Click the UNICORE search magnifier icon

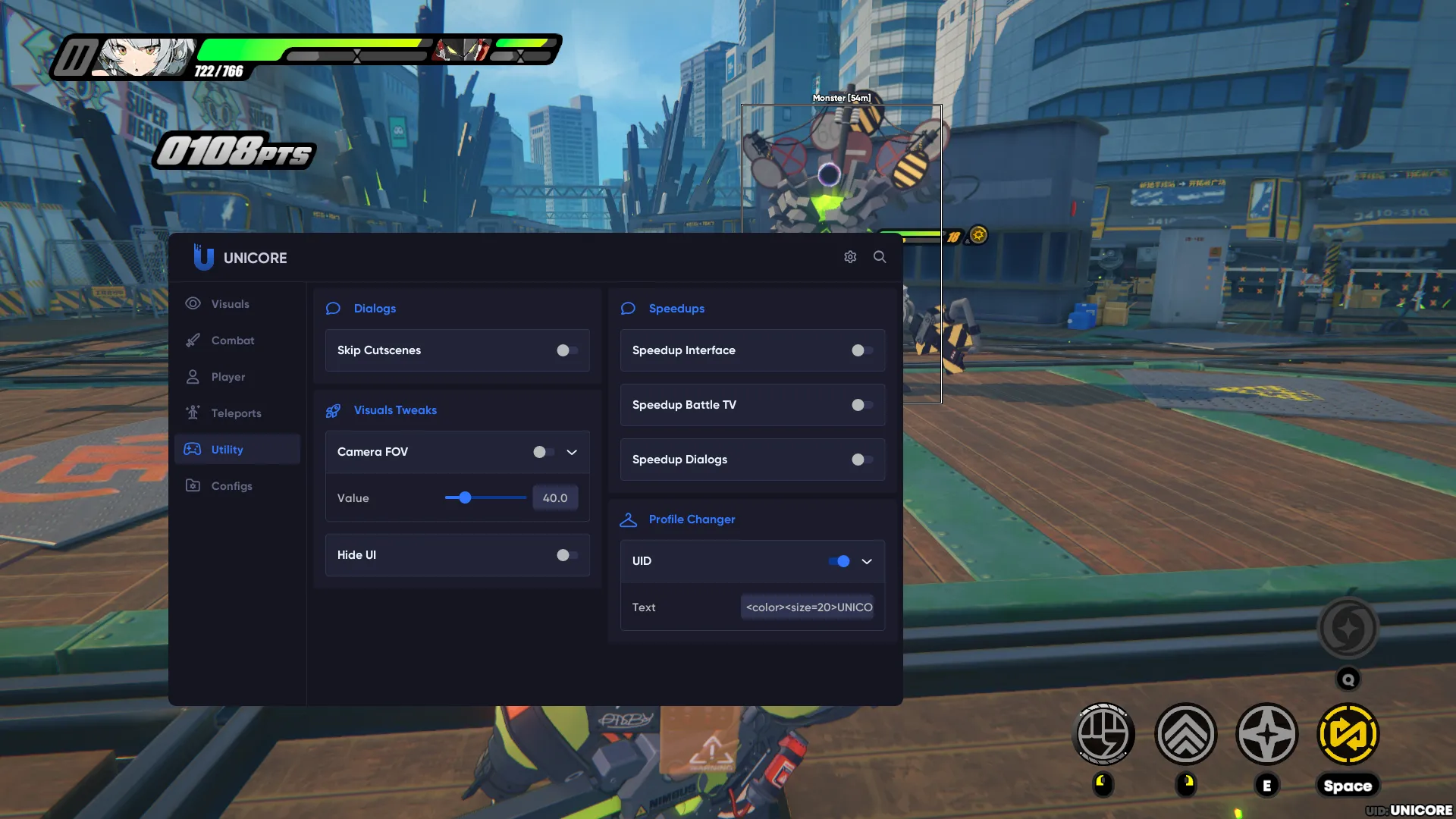(x=880, y=257)
